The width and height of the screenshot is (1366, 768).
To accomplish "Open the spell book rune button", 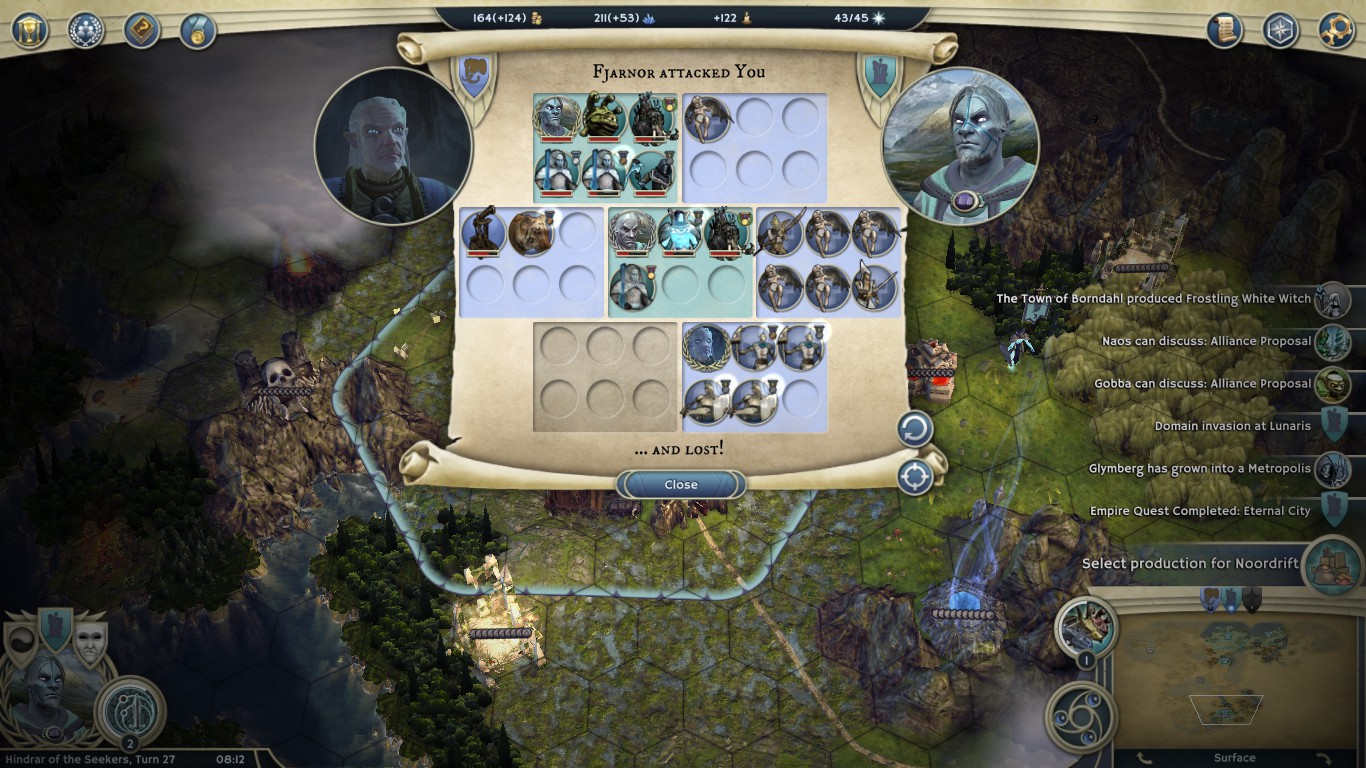I will pyautogui.click(x=130, y=709).
